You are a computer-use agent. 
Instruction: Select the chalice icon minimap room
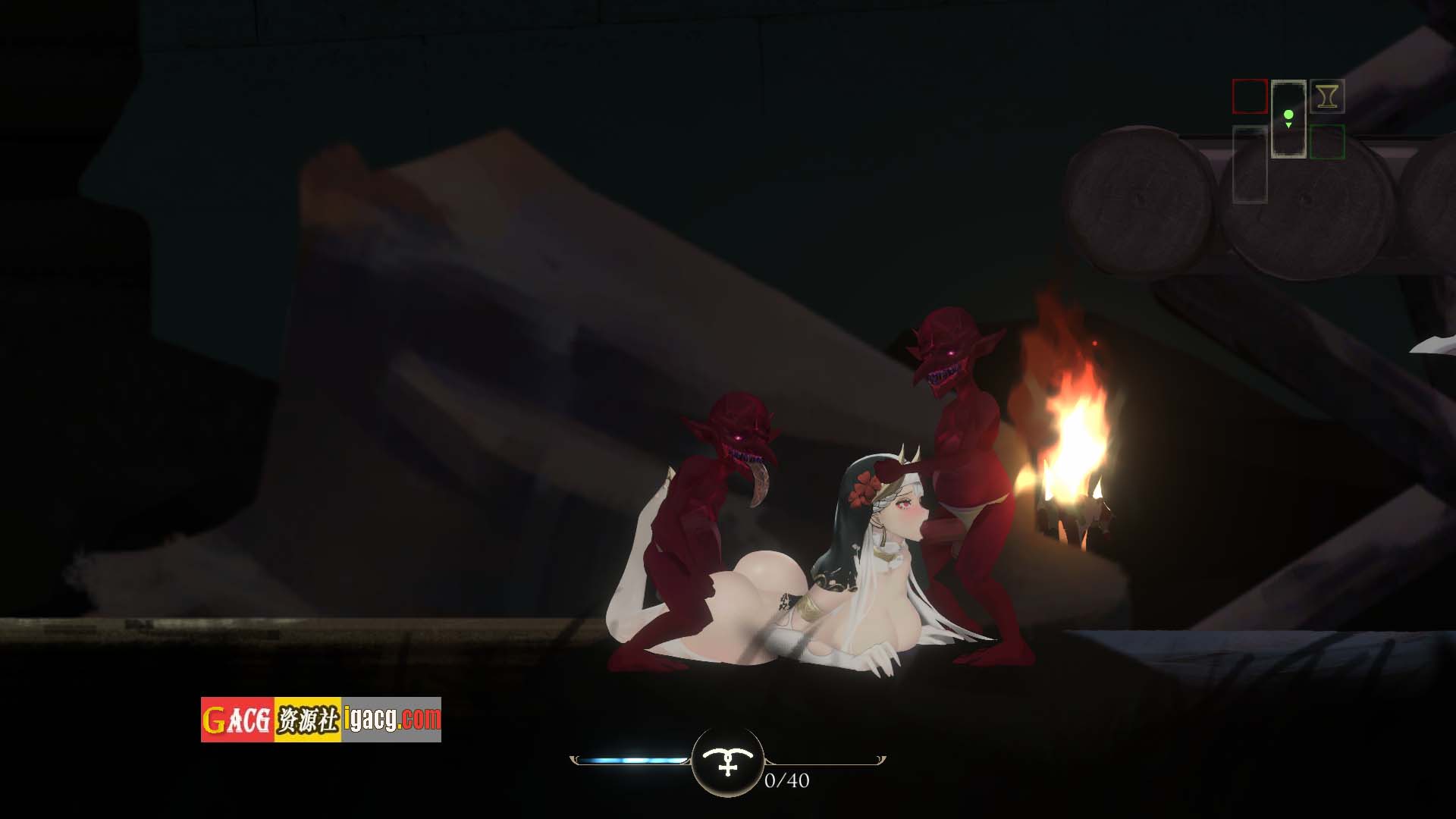[1327, 96]
